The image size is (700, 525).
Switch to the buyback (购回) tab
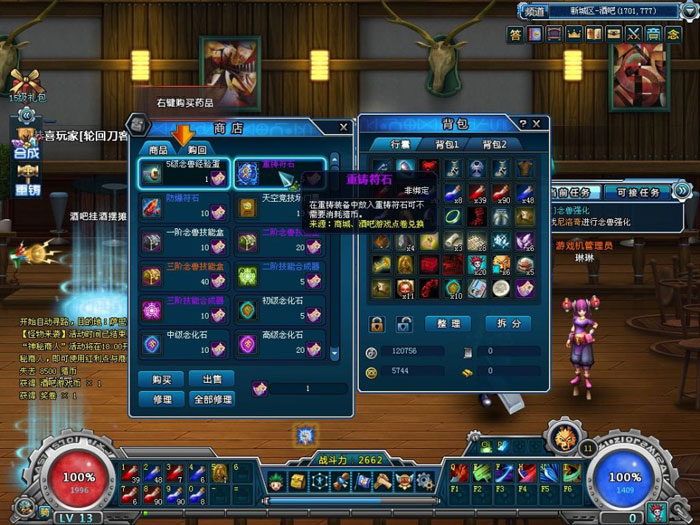pos(196,149)
